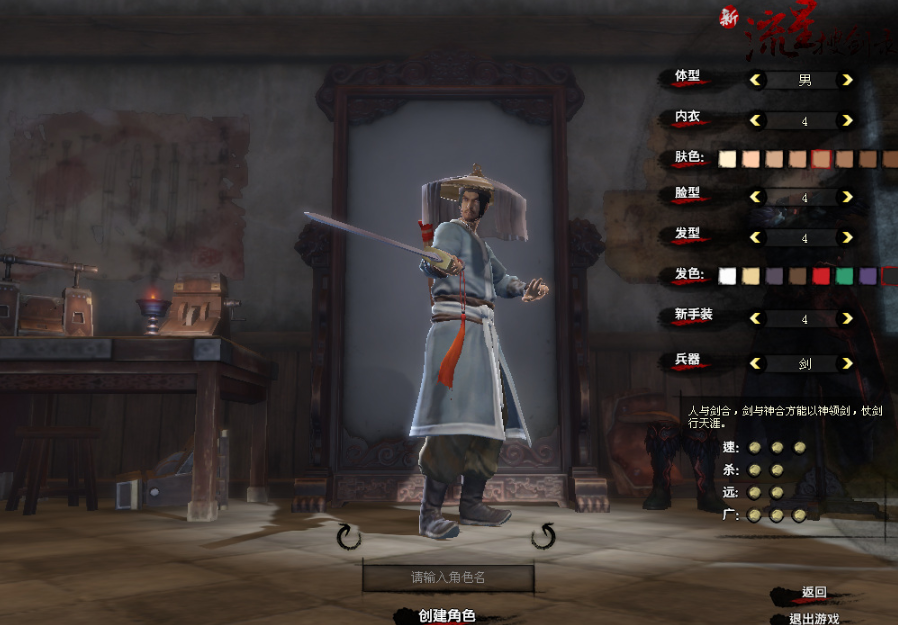The image size is (898, 625).
Task: Pick the green 发色 hair color swatch
Action: pos(845,275)
